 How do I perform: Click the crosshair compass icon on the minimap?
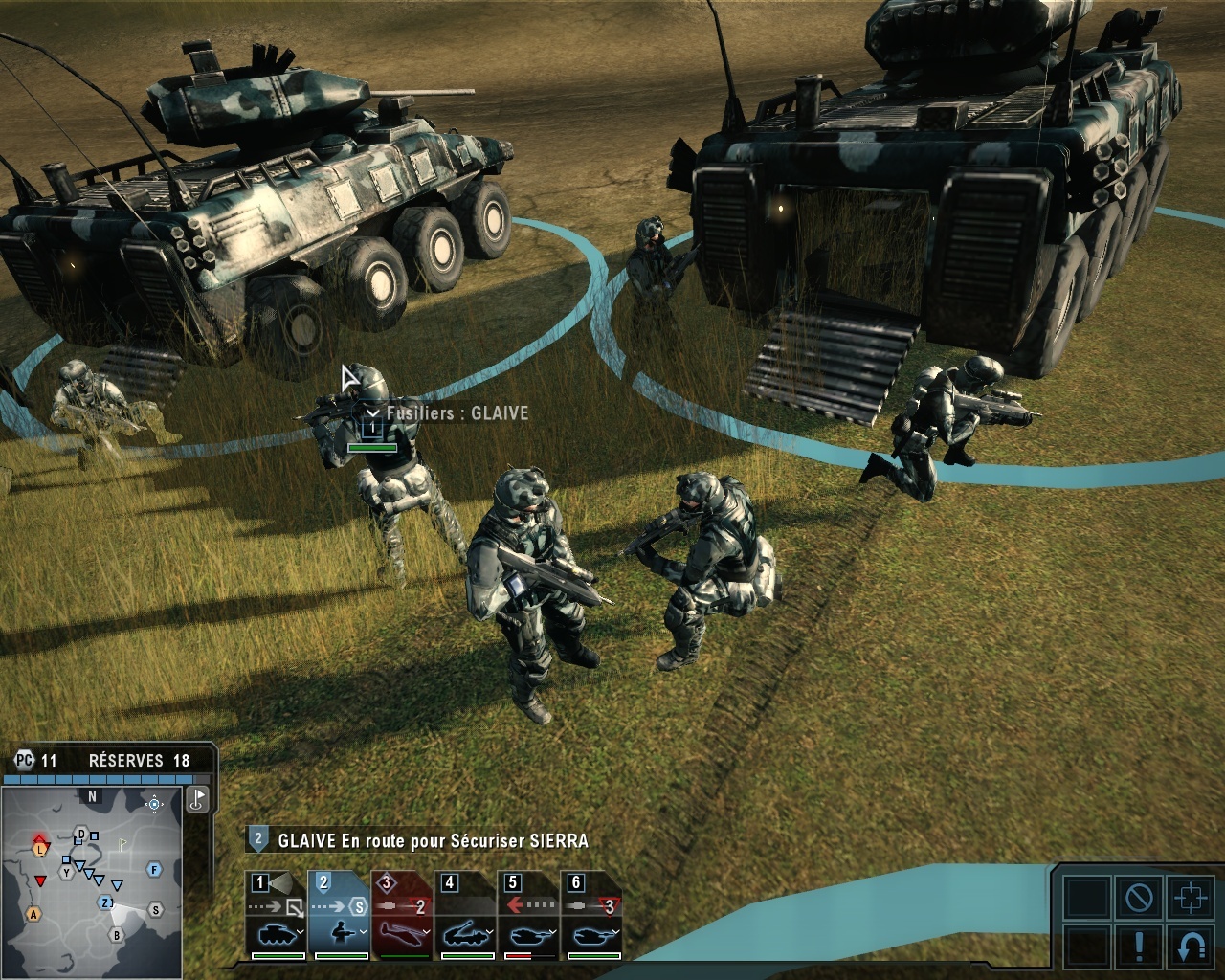tap(154, 804)
